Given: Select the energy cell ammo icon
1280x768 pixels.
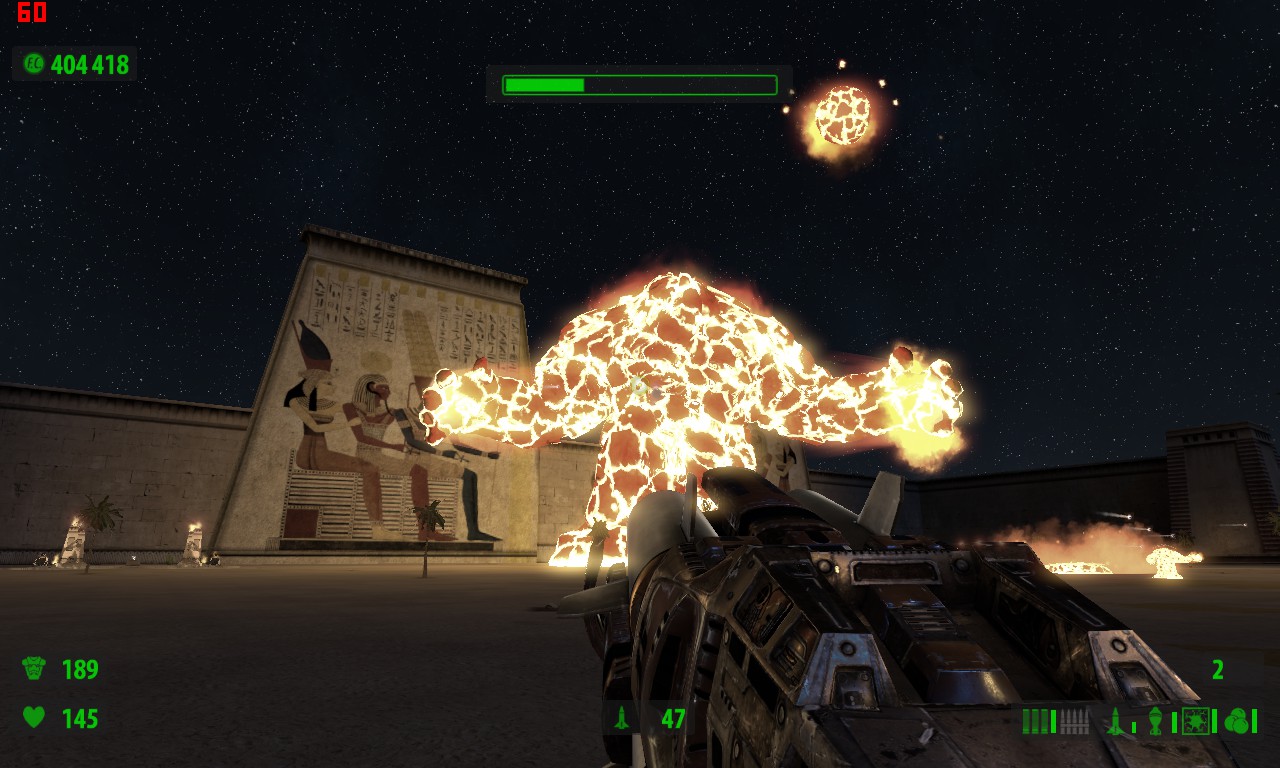Looking at the screenshot, I should 1195,721.
